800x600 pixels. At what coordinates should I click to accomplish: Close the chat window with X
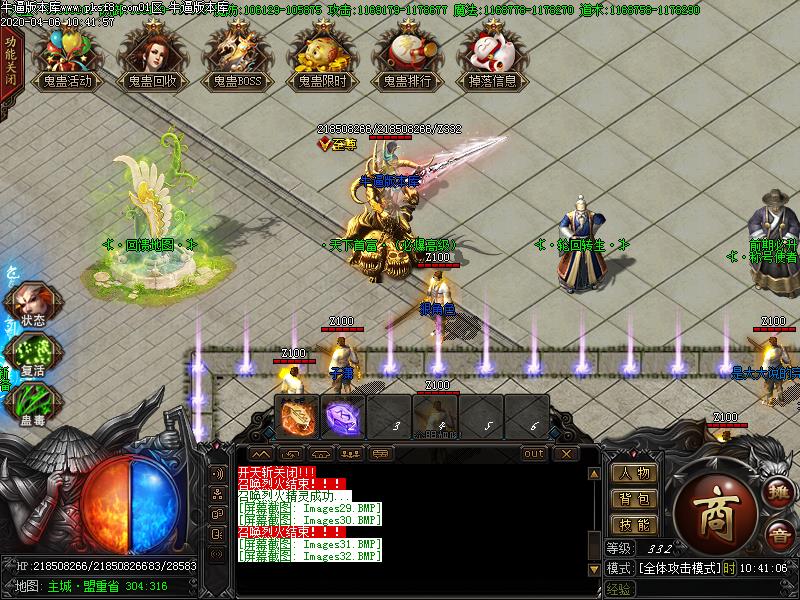pyautogui.click(x=566, y=454)
